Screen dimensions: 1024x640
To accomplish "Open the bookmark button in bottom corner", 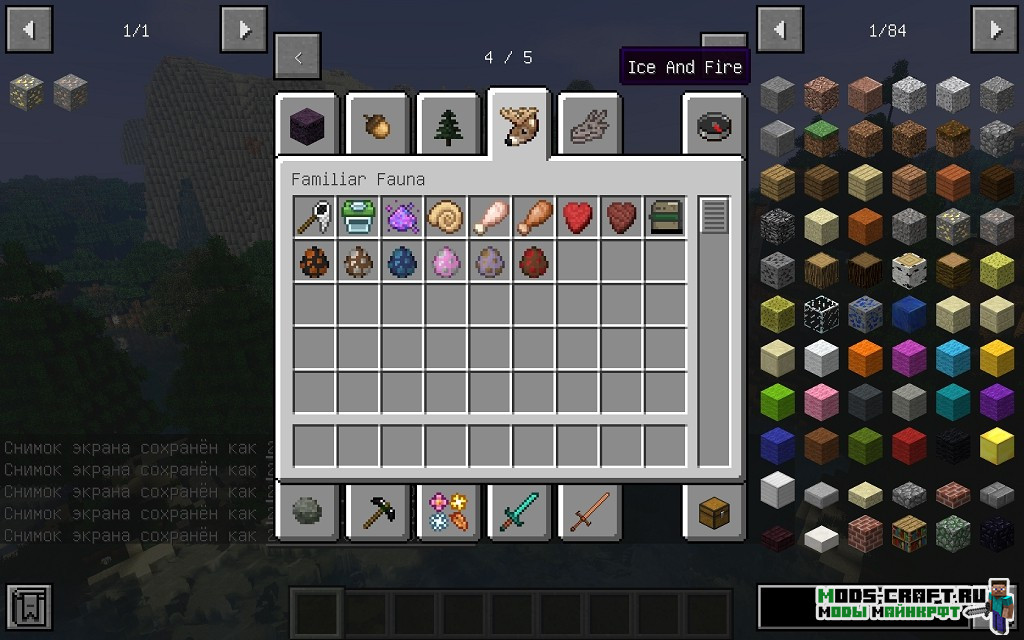I will tap(28, 607).
